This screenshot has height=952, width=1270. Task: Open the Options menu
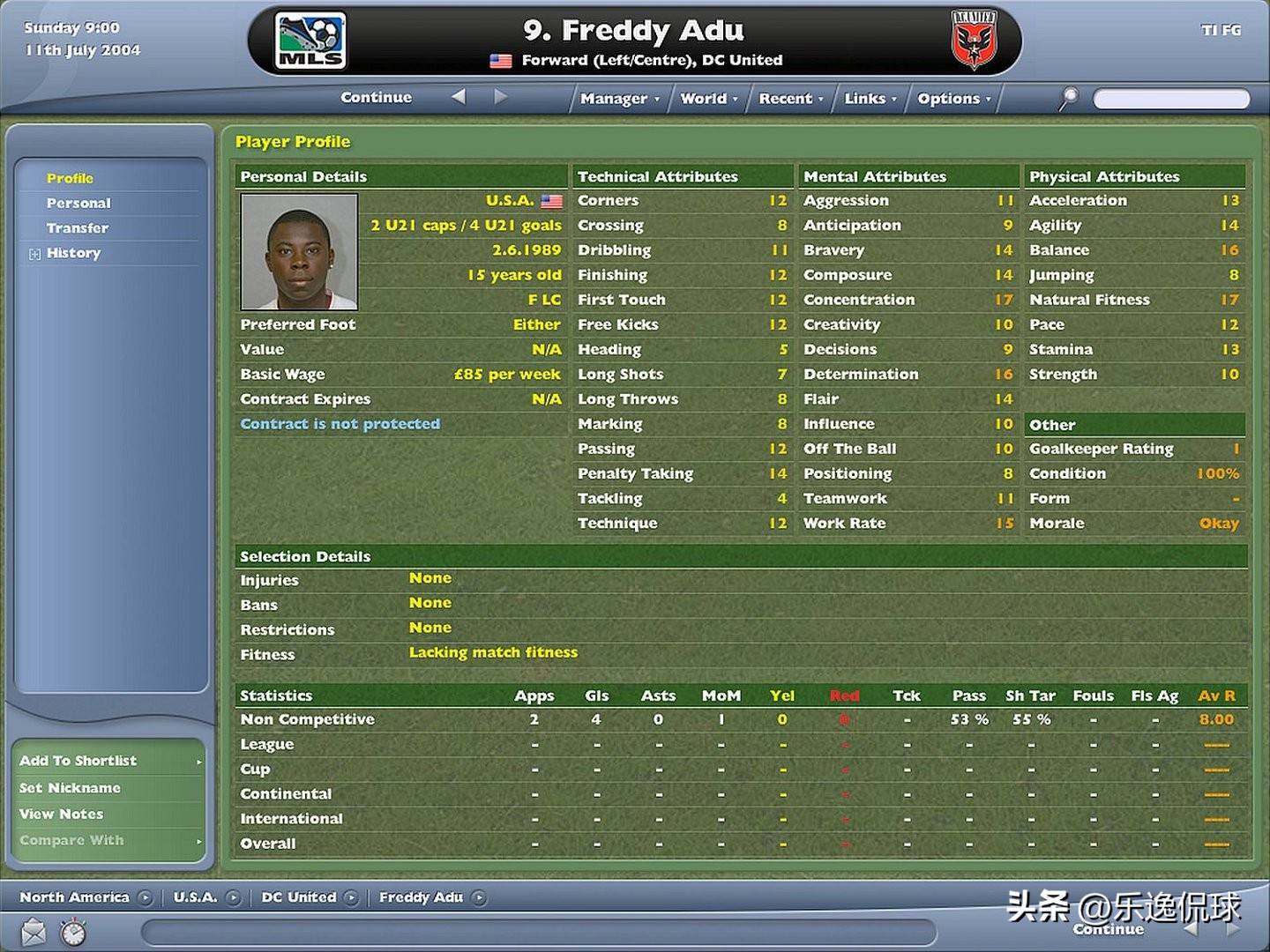click(953, 99)
